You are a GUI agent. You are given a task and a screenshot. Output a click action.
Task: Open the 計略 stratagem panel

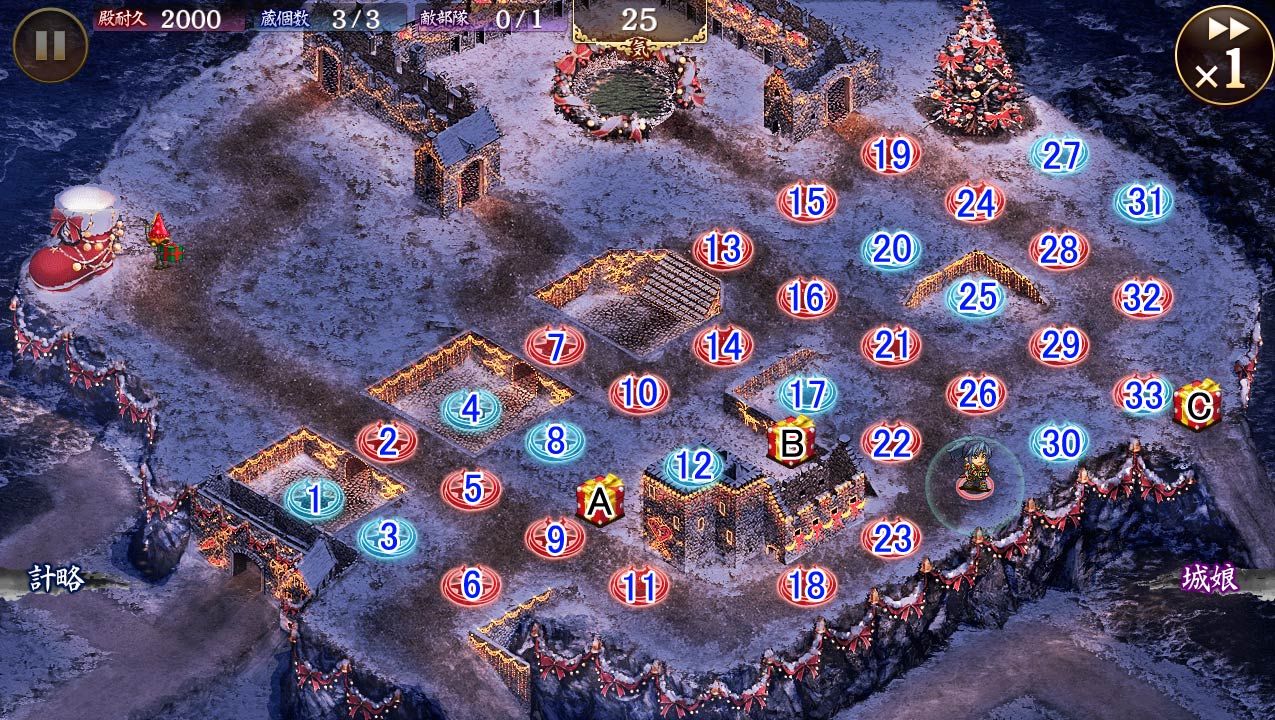click(56, 578)
